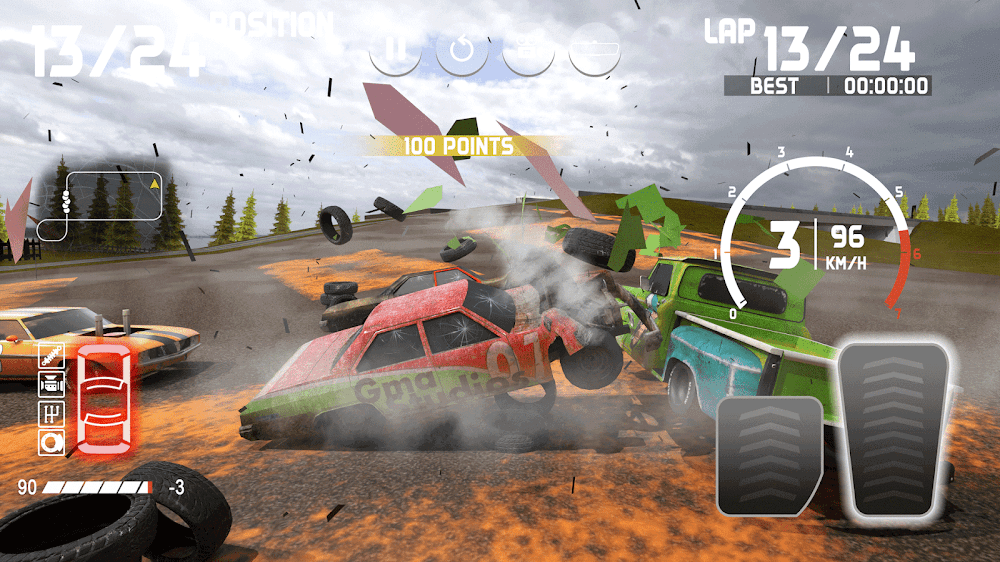The width and height of the screenshot is (1000, 562).
Task: Tap the brake pedal
Action: (x=769, y=455)
